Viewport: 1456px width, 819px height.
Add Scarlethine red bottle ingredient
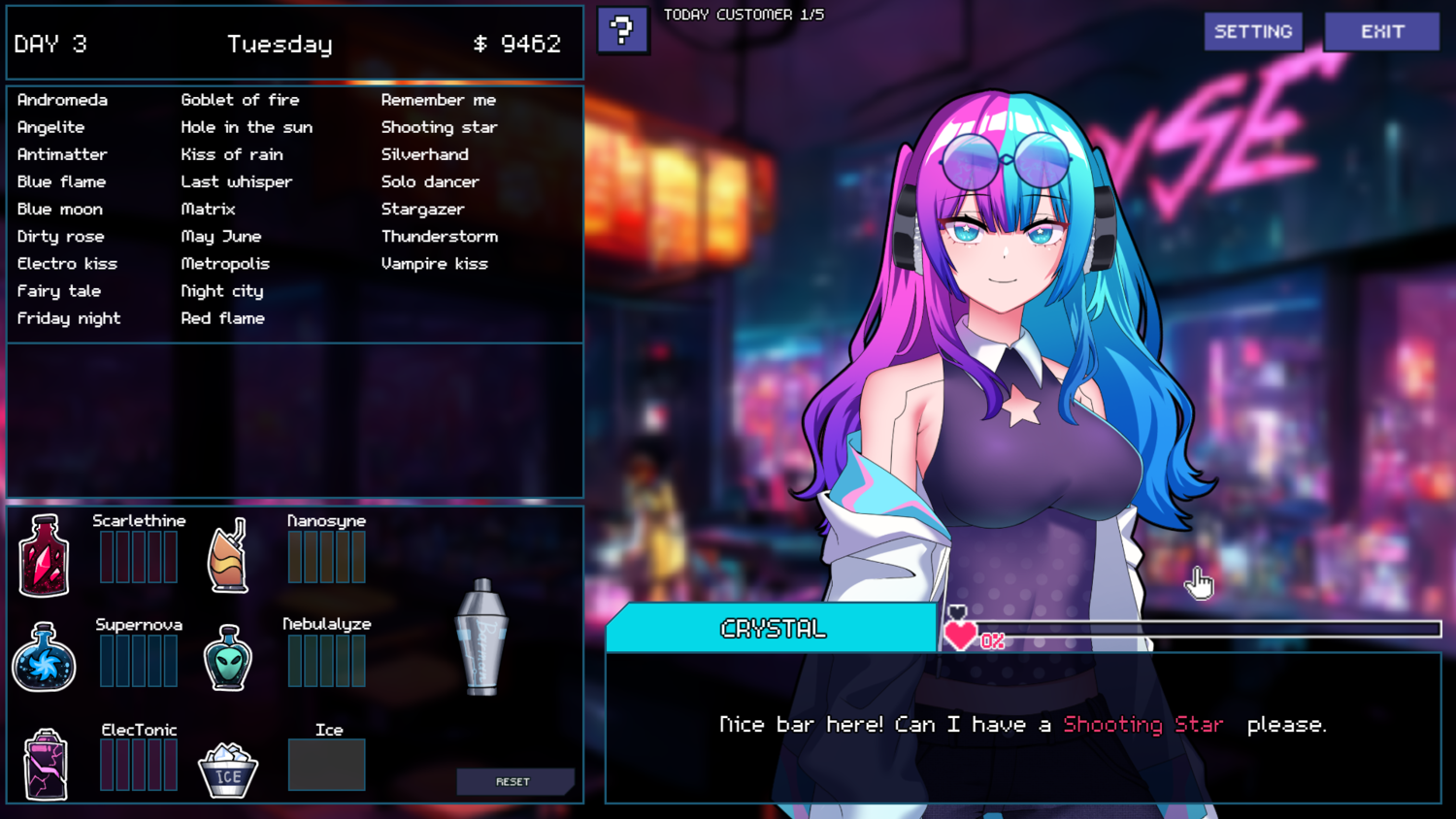(x=44, y=556)
